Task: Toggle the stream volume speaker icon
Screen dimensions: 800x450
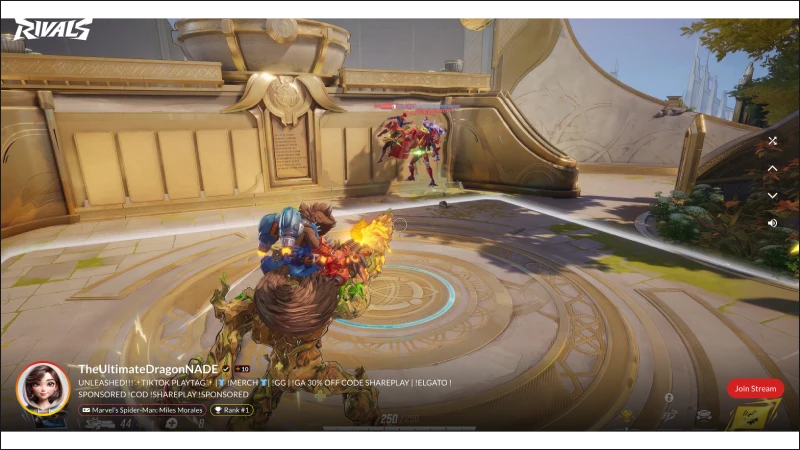Action: pyautogui.click(x=772, y=223)
